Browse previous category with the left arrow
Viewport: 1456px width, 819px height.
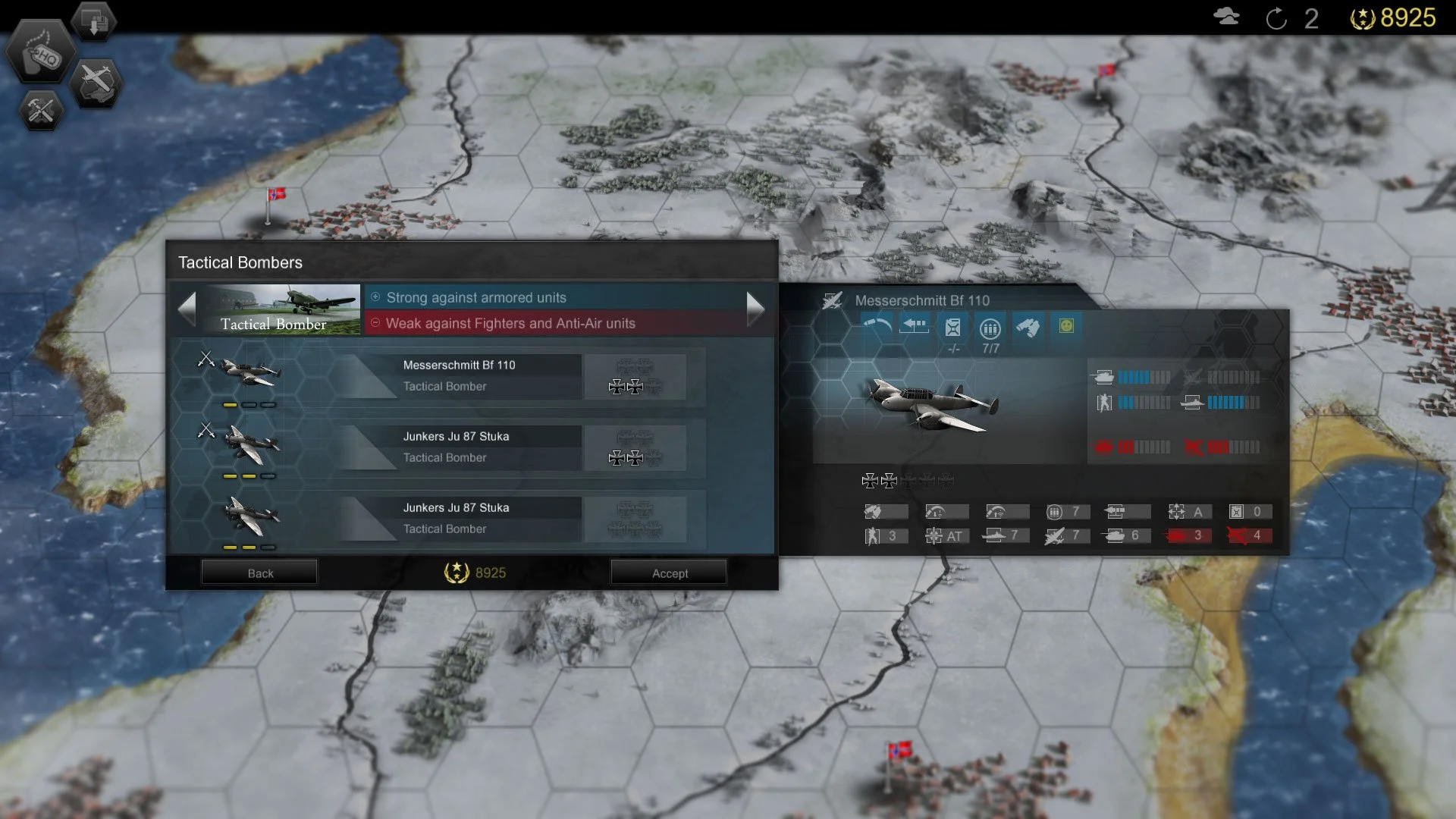point(187,309)
